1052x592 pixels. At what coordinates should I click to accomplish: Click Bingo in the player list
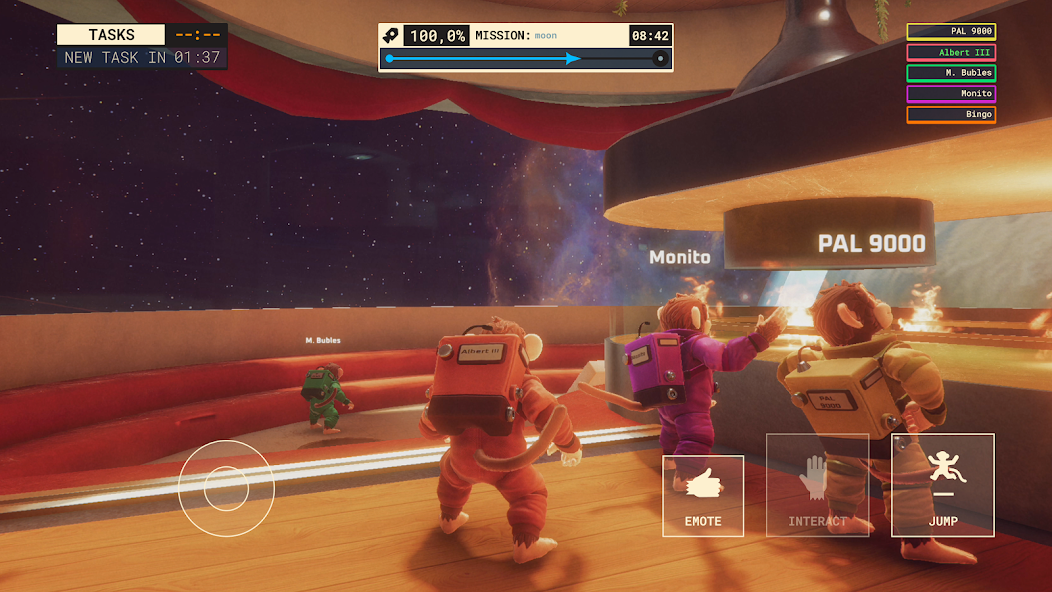pyautogui.click(x=951, y=115)
